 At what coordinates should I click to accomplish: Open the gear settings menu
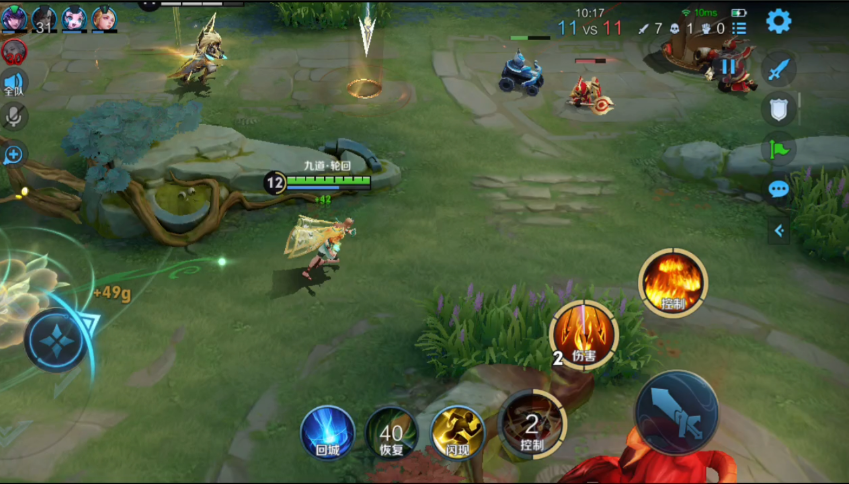coord(778,21)
